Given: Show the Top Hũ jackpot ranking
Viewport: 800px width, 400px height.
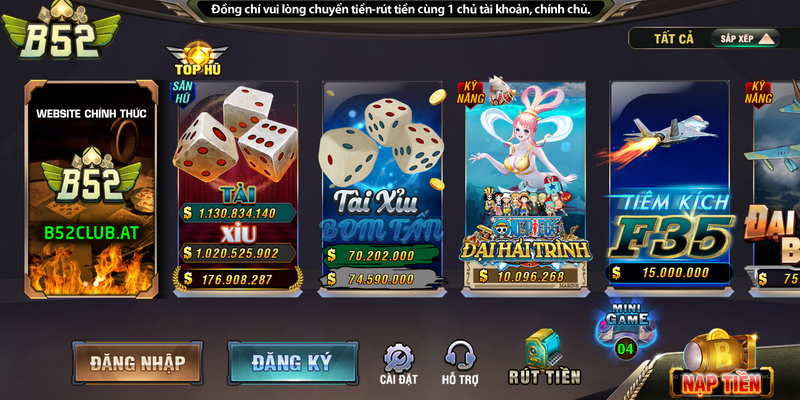Looking at the screenshot, I should pos(197,59).
